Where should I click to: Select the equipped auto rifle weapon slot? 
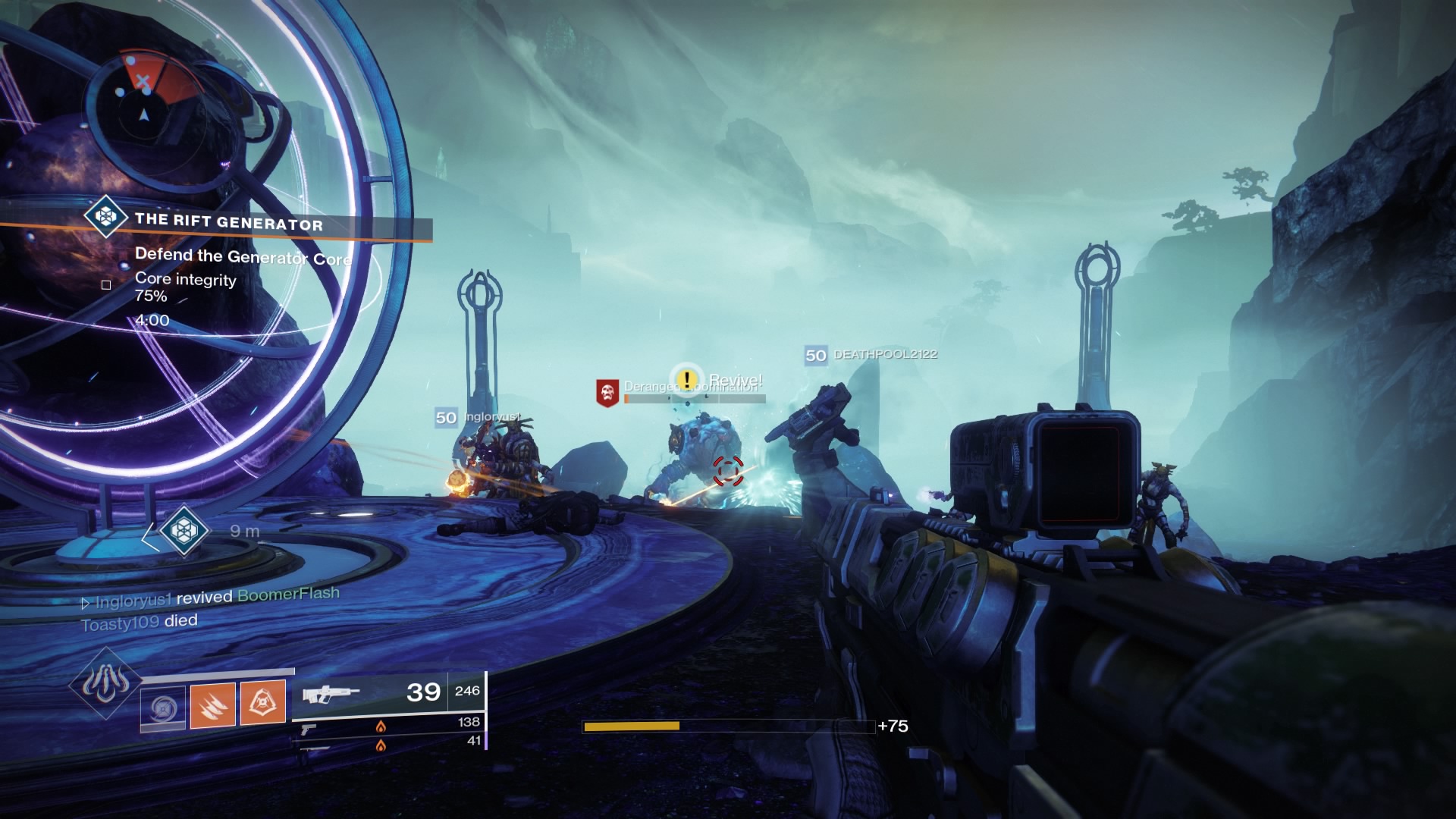click(x=372, y=692)
